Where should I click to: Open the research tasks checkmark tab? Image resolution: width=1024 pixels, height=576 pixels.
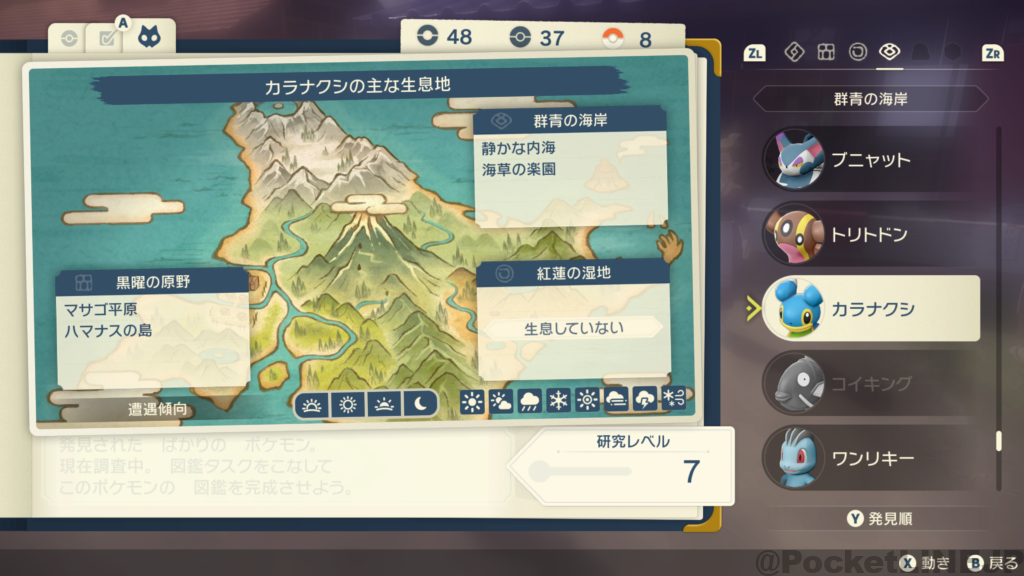pyautogui.click(x=107, y=39)
